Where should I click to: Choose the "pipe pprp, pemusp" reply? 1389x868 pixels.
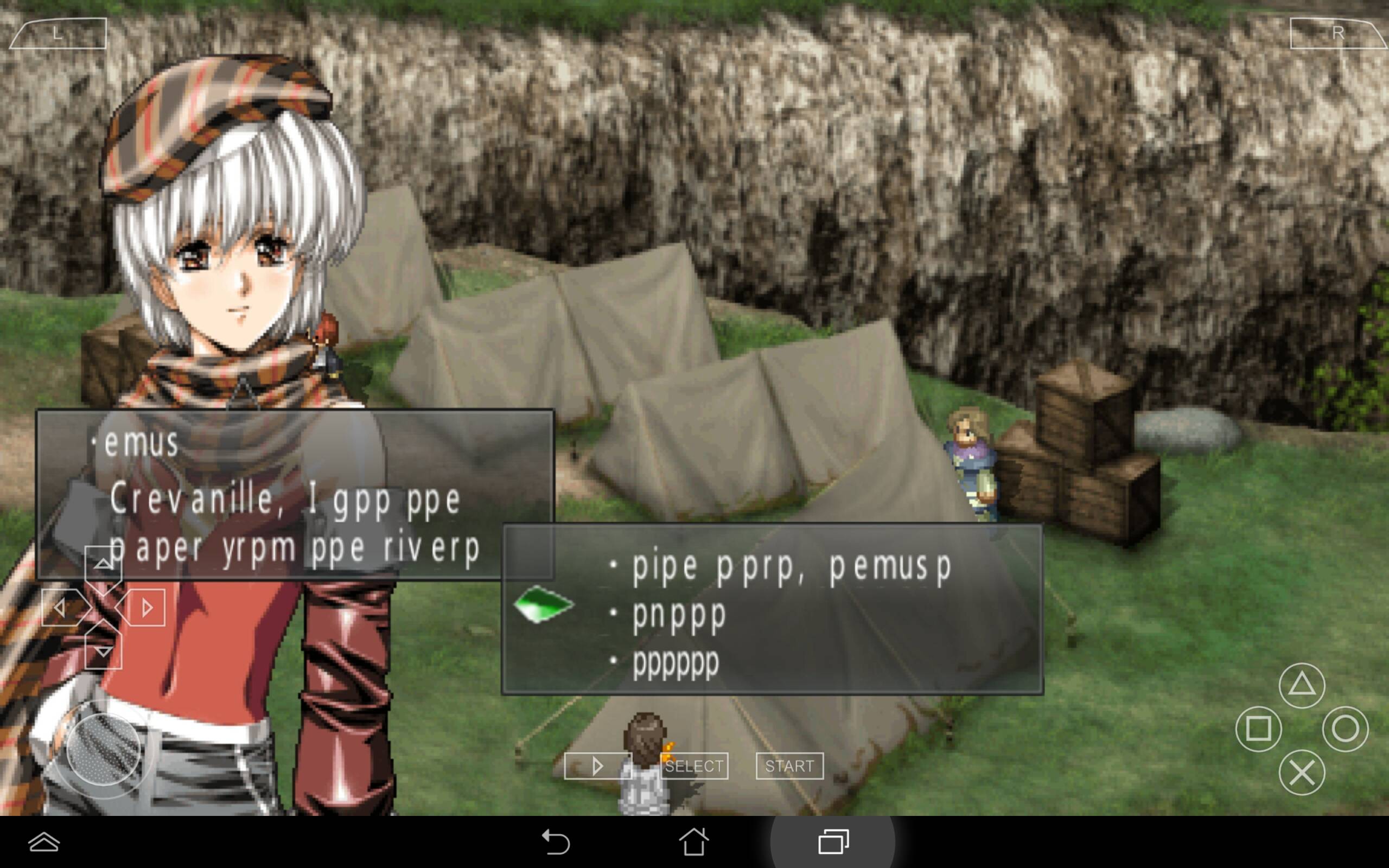(791, 566)
